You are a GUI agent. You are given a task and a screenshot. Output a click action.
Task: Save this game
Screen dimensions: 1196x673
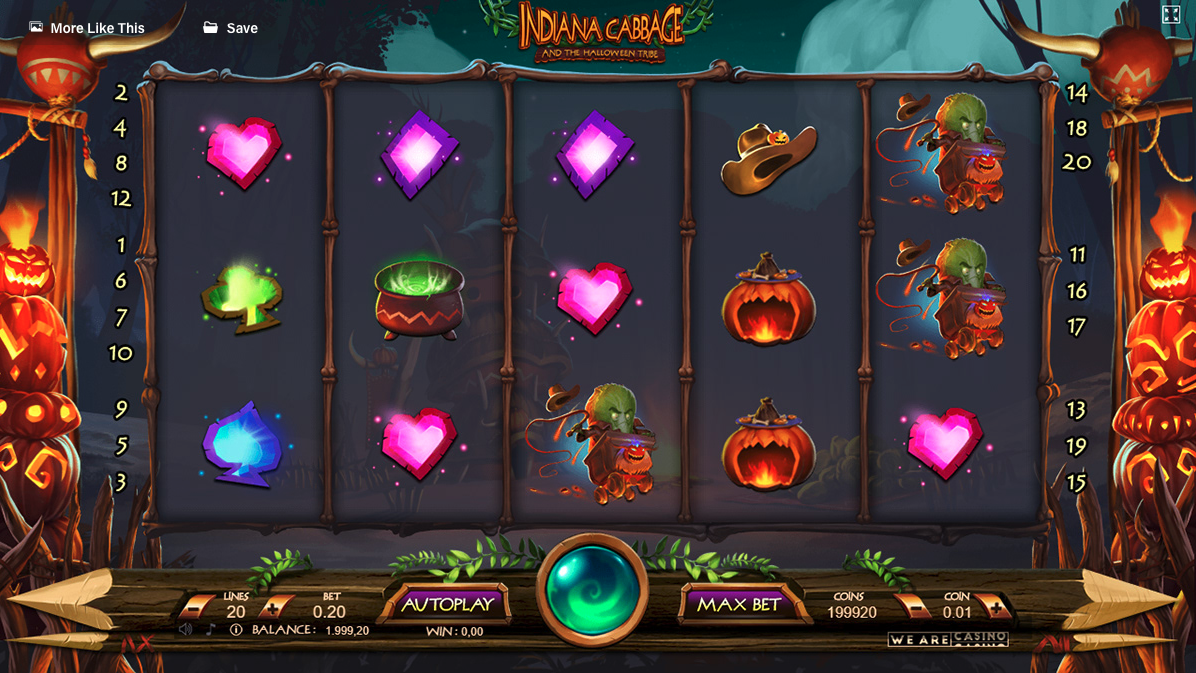coord(230,28)
